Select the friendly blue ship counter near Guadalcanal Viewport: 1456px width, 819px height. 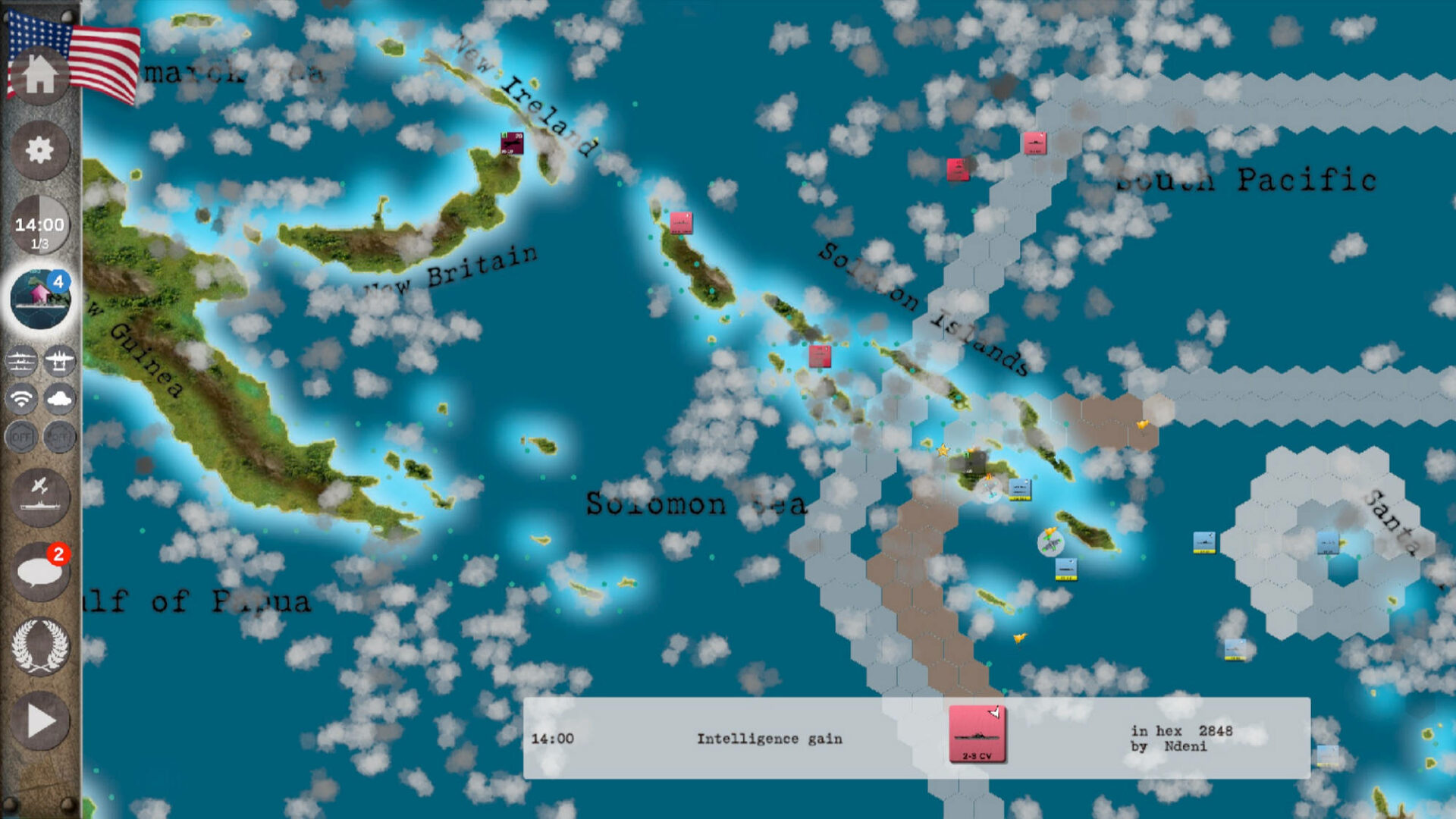tap(1020, 489)
